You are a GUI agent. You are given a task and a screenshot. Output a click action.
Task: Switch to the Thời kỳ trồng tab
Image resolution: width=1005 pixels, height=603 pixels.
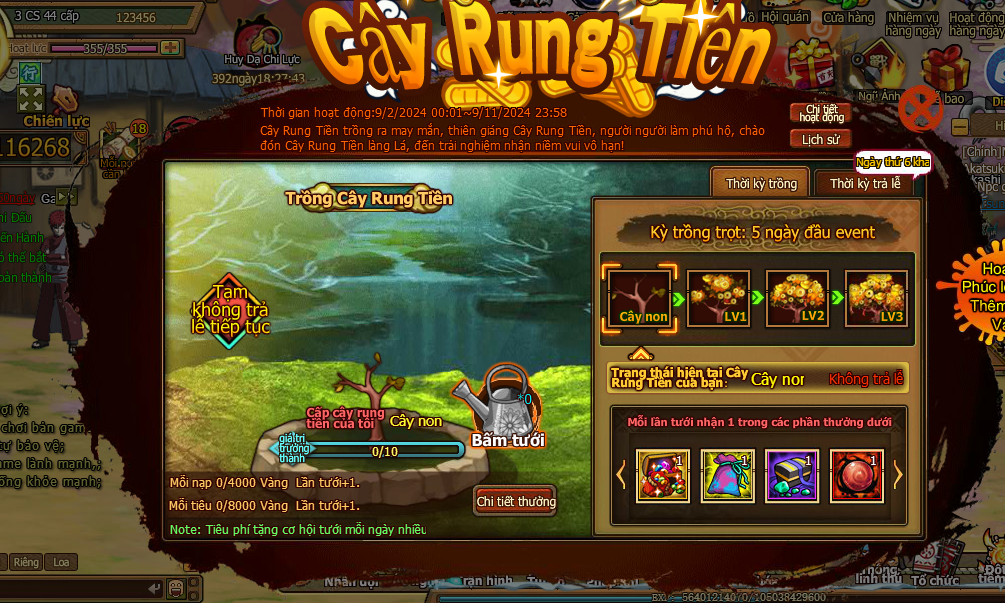[761, 184]
